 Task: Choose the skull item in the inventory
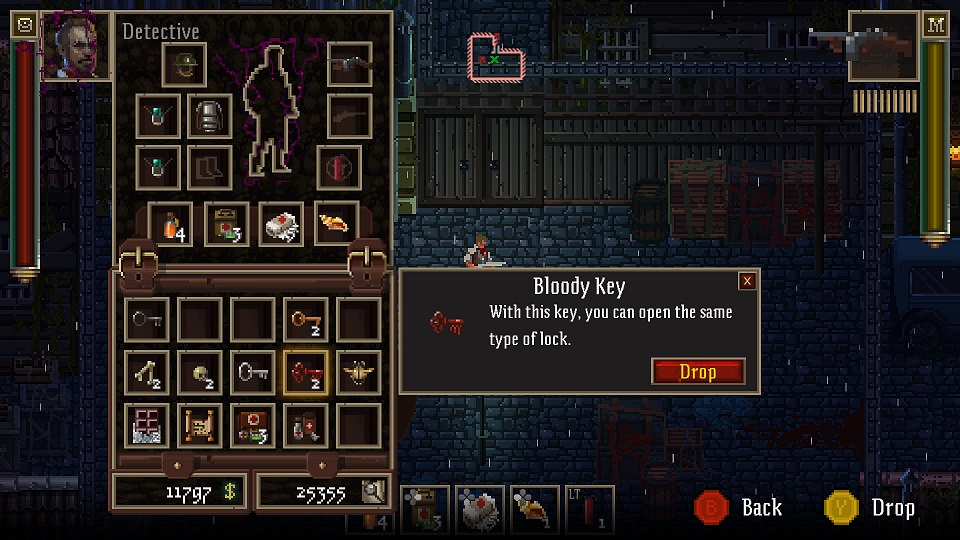pos(201,372)
